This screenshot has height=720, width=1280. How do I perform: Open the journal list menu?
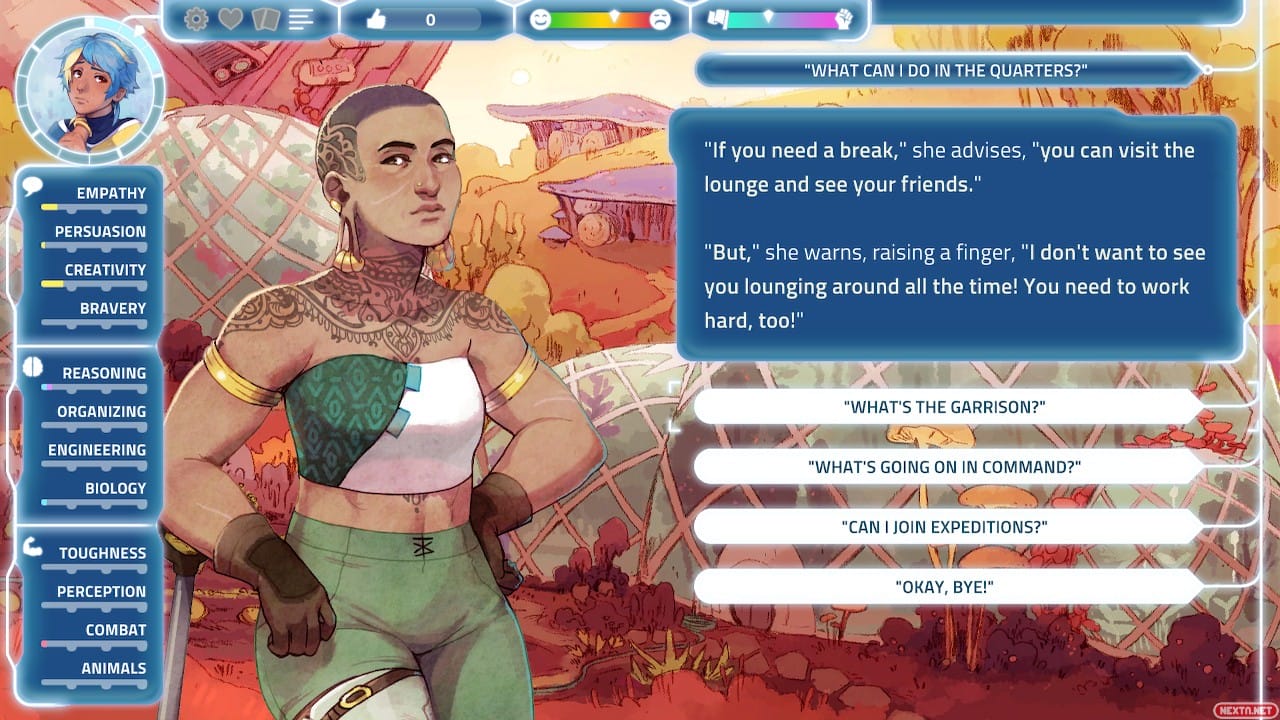pos(300,18)
